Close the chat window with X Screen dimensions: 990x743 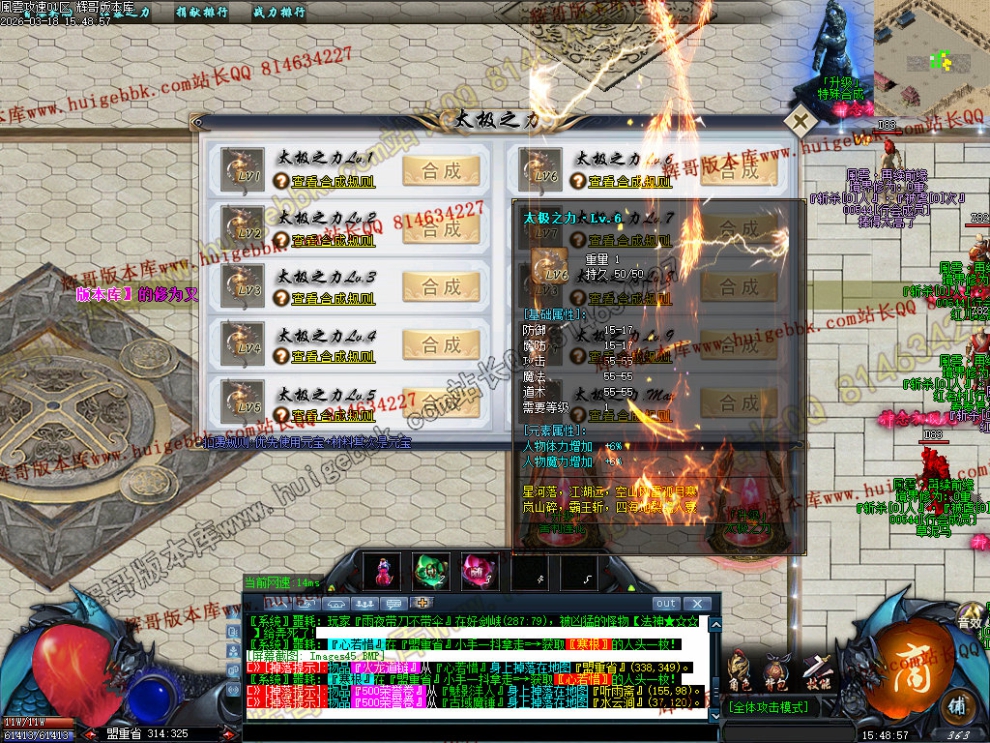697,604
